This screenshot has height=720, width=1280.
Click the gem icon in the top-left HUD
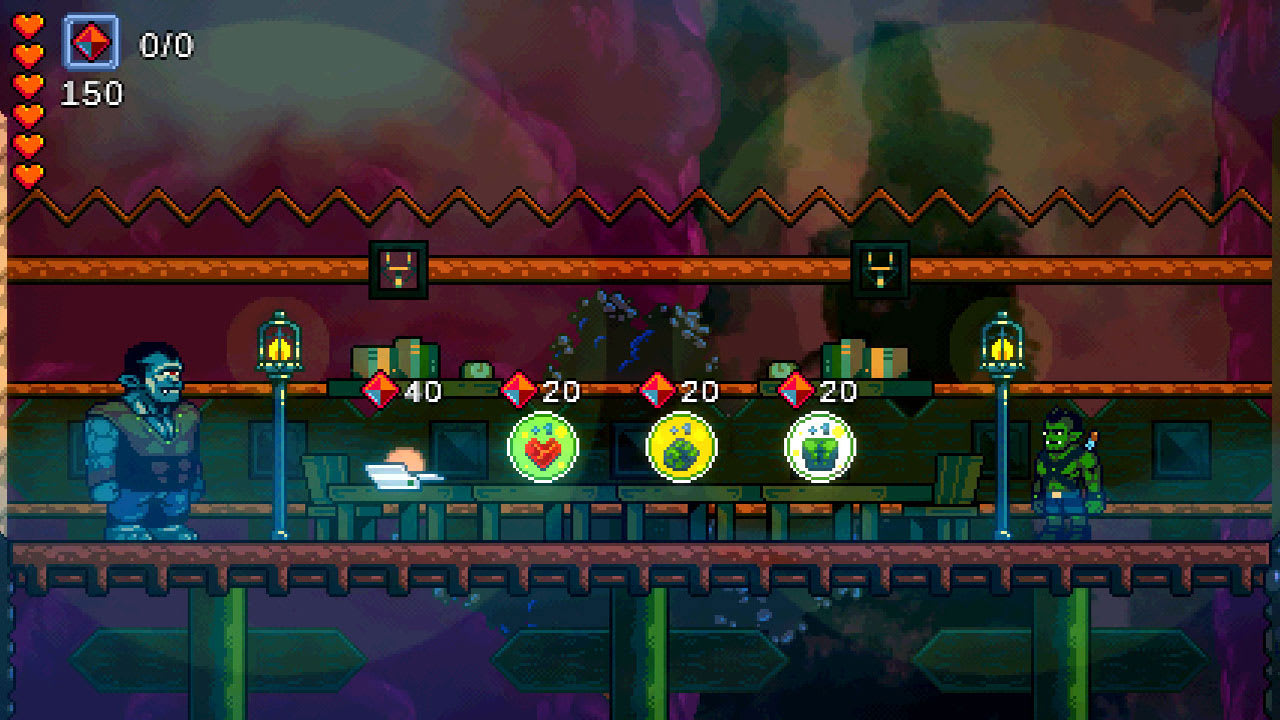pos(92,42)
